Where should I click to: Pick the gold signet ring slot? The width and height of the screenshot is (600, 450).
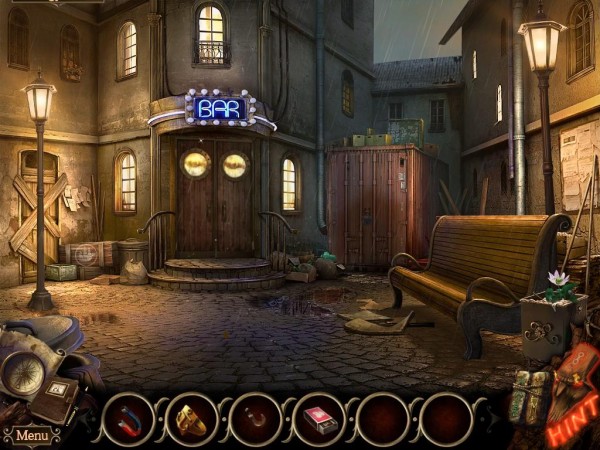(x=192, y=418)
